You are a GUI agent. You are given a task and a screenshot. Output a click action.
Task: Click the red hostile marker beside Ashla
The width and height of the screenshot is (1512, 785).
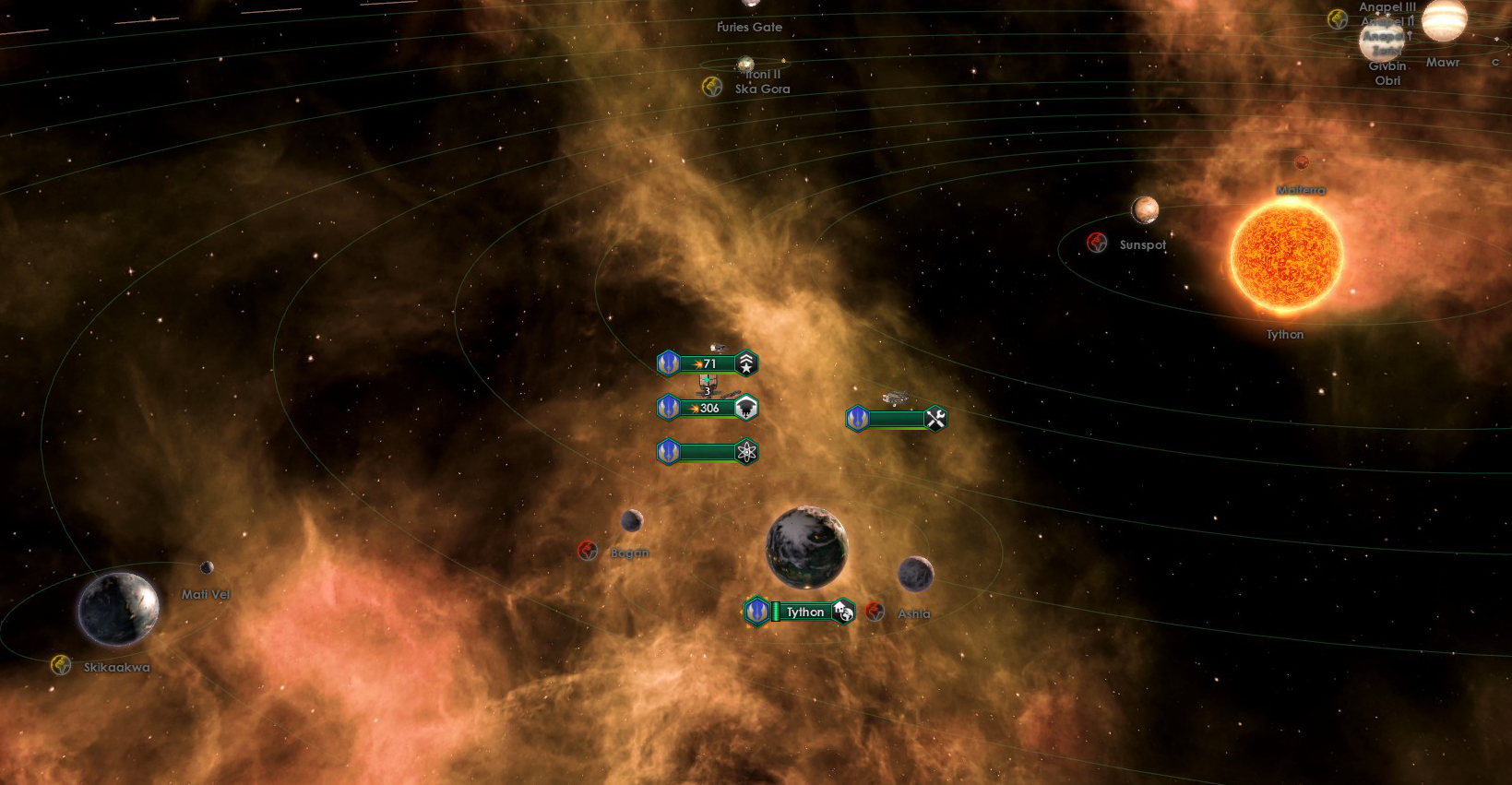point(875,612)
